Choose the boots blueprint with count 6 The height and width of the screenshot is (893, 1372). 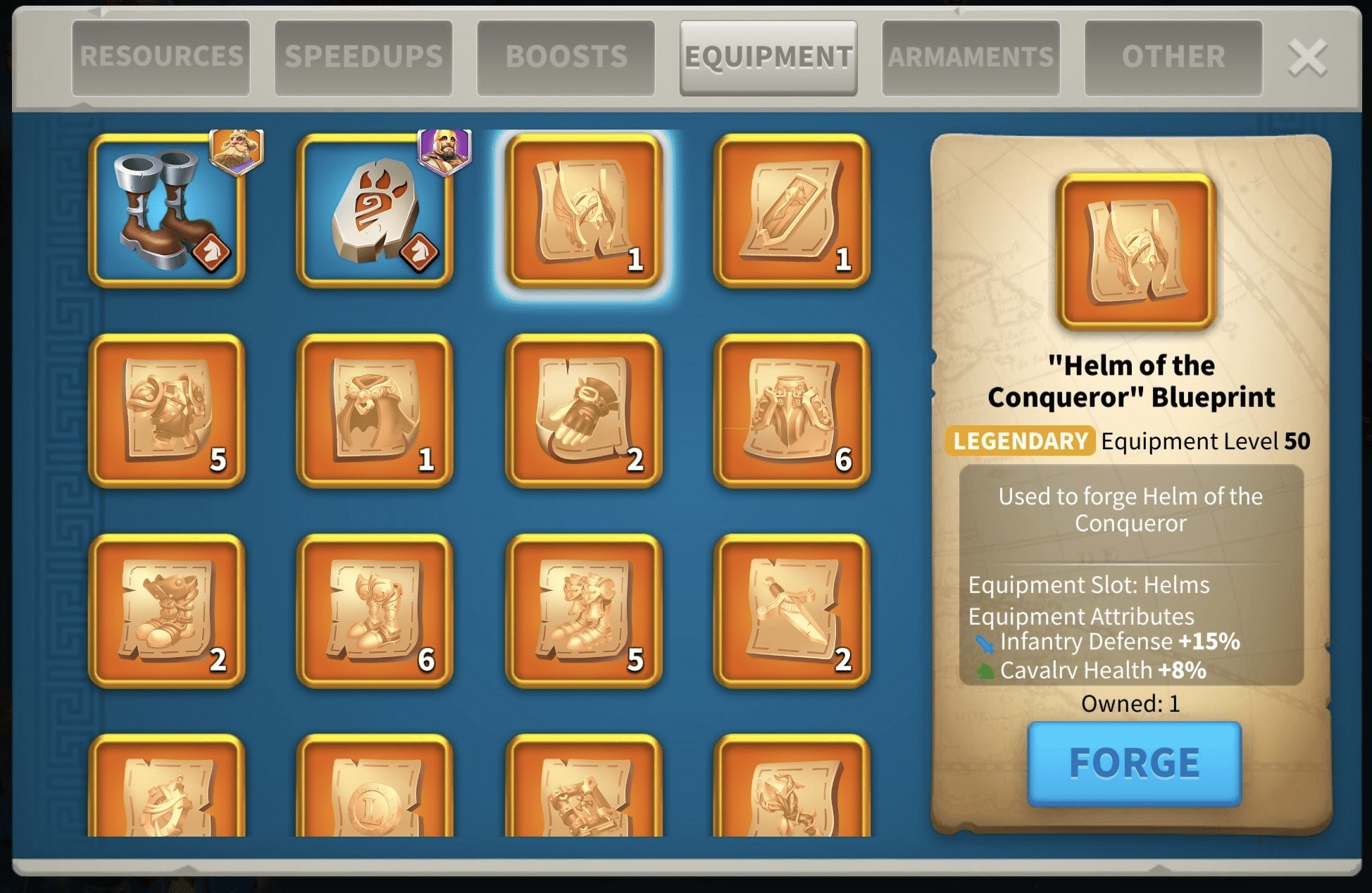[x=375, y=611]
